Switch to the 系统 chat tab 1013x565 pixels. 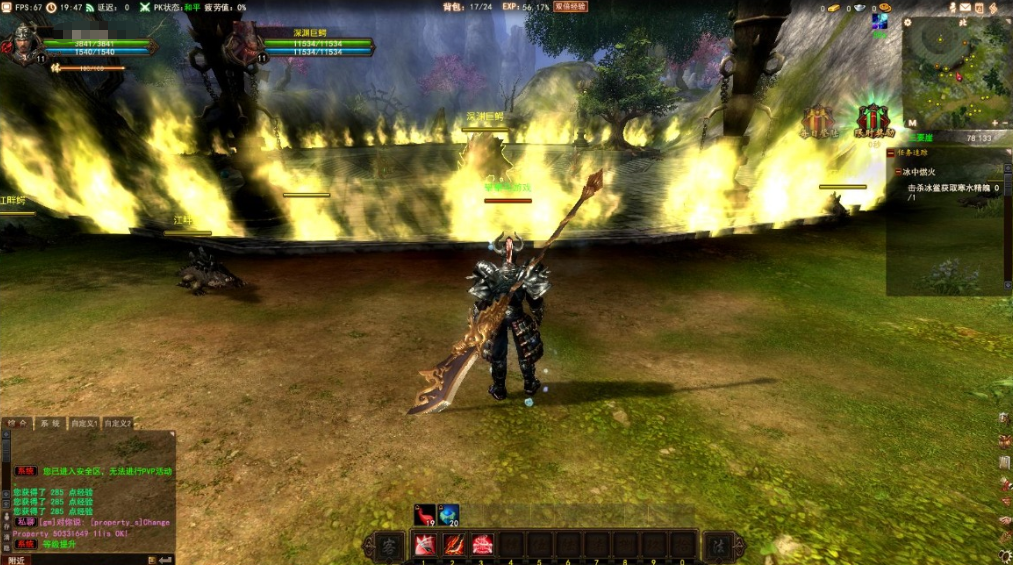[50, 424]
